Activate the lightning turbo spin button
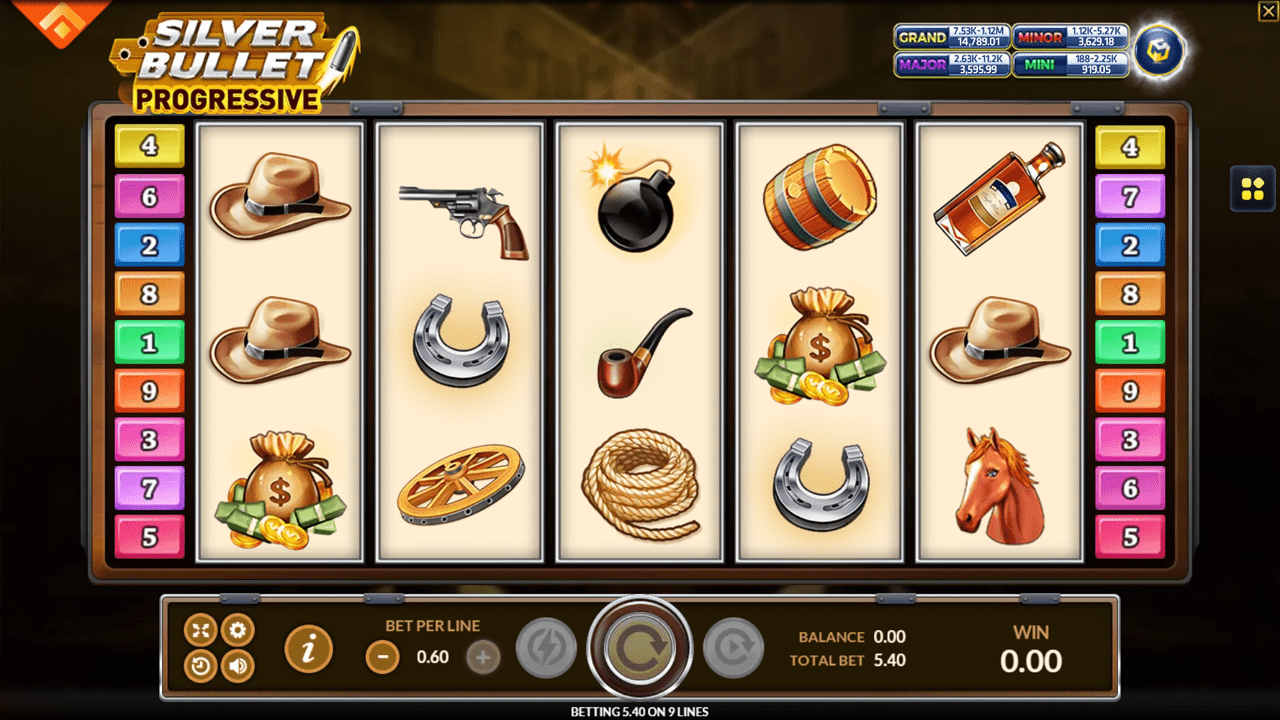 (546, 649)
